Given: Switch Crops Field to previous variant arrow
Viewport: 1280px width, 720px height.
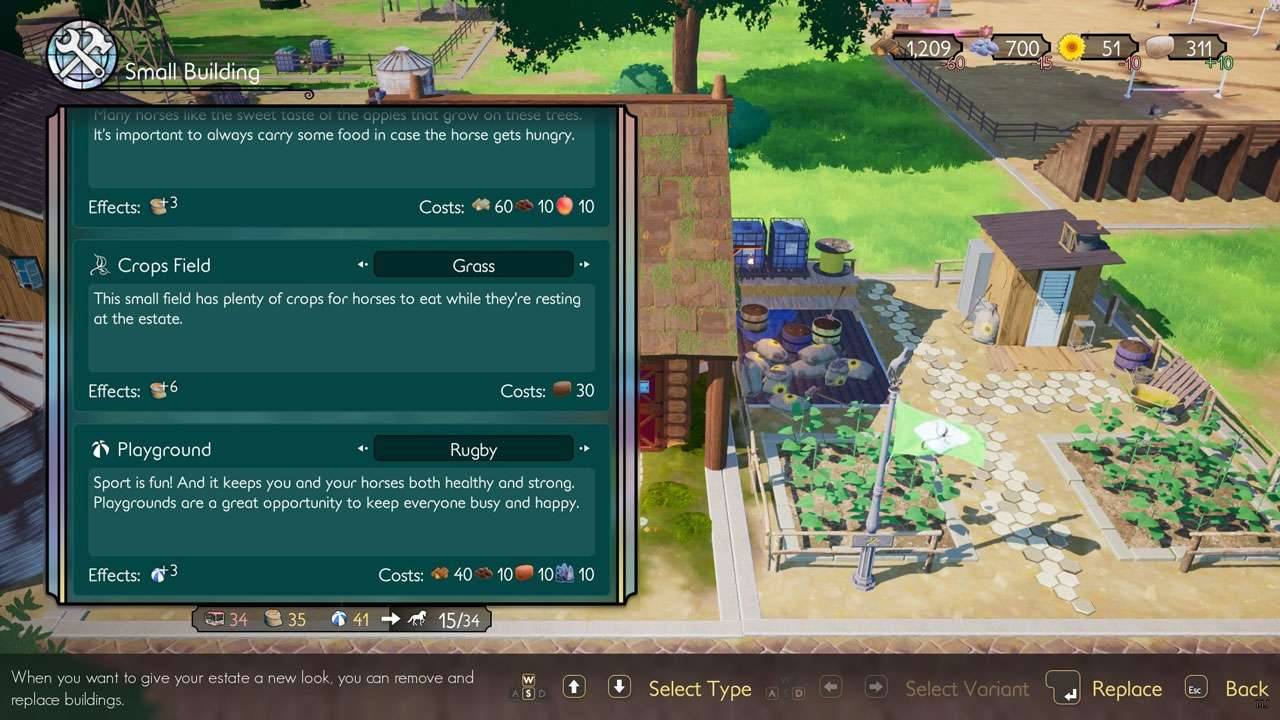Looking at the screenshot, I should pos(362,265).
